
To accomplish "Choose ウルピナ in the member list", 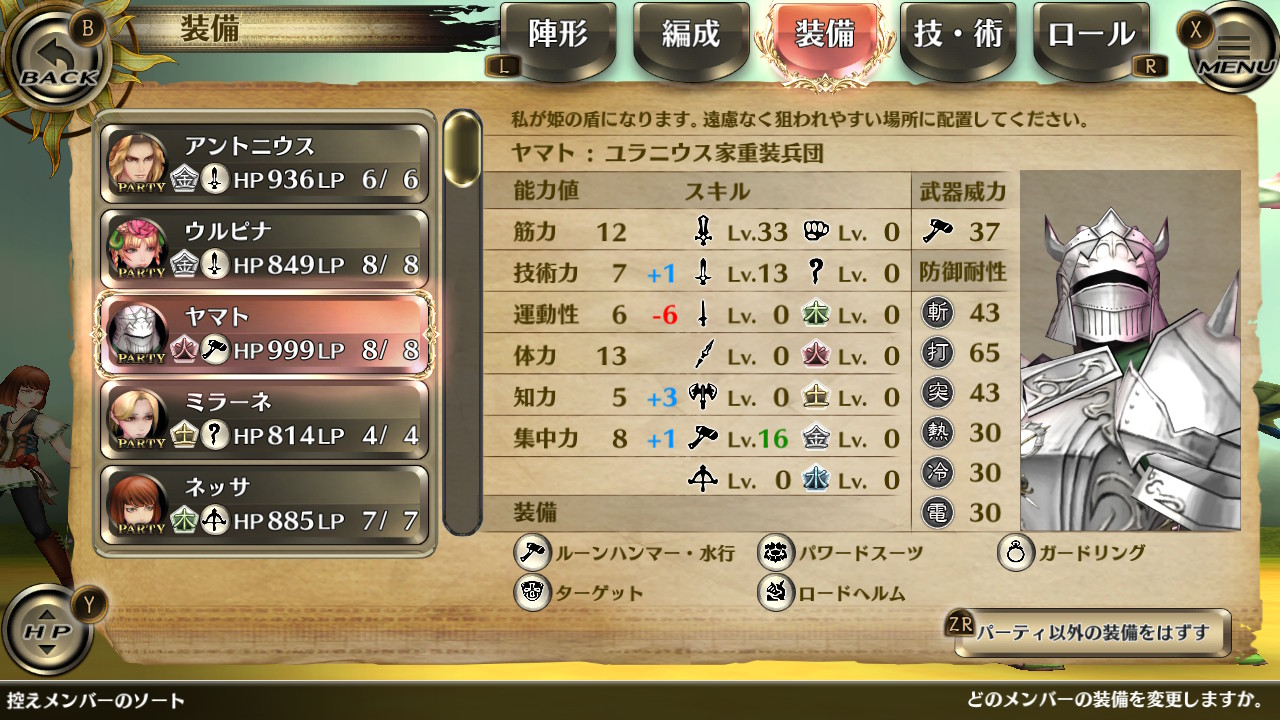I will [265, 248].
